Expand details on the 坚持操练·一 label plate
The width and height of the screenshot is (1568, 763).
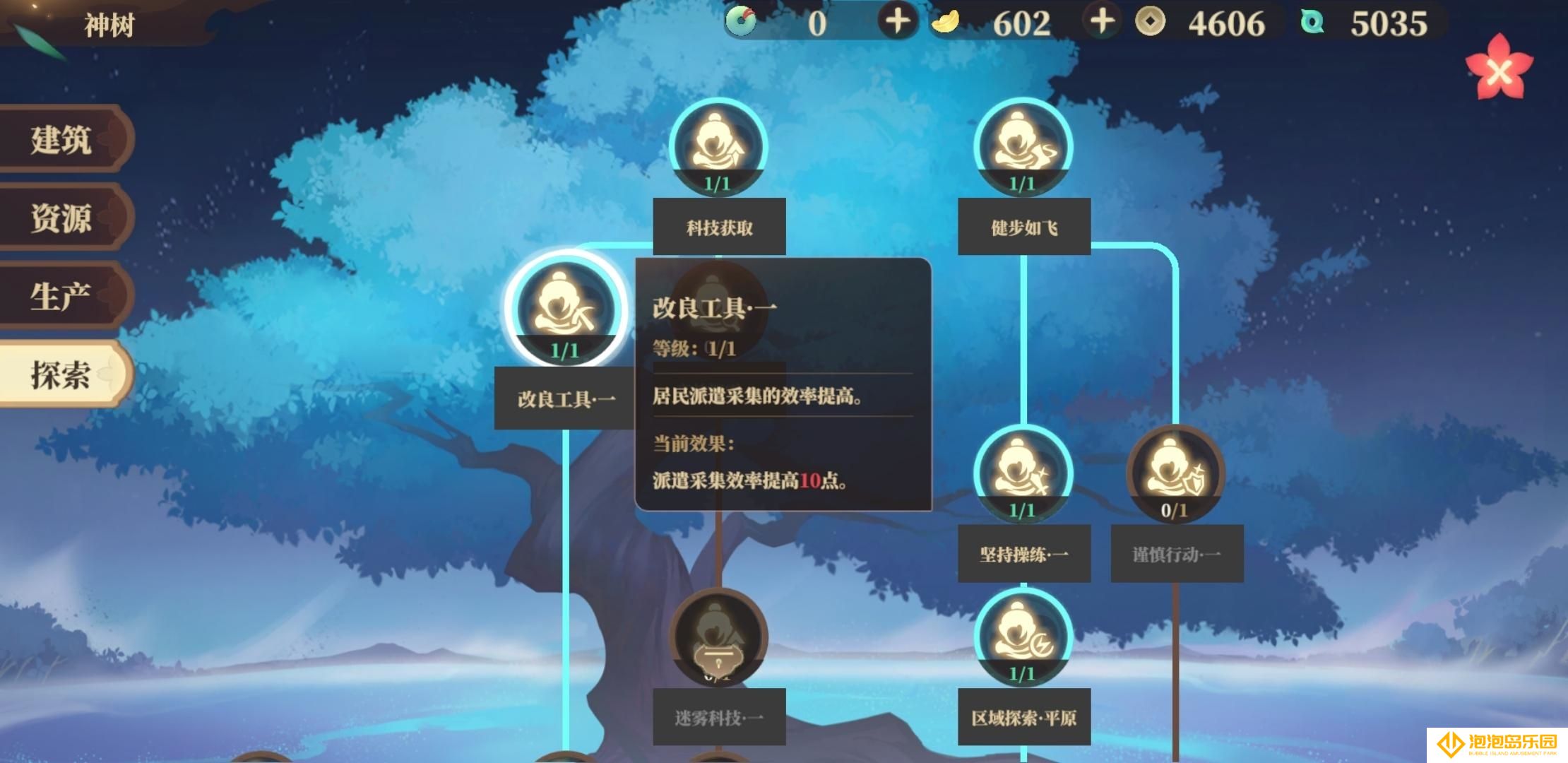1023,555
